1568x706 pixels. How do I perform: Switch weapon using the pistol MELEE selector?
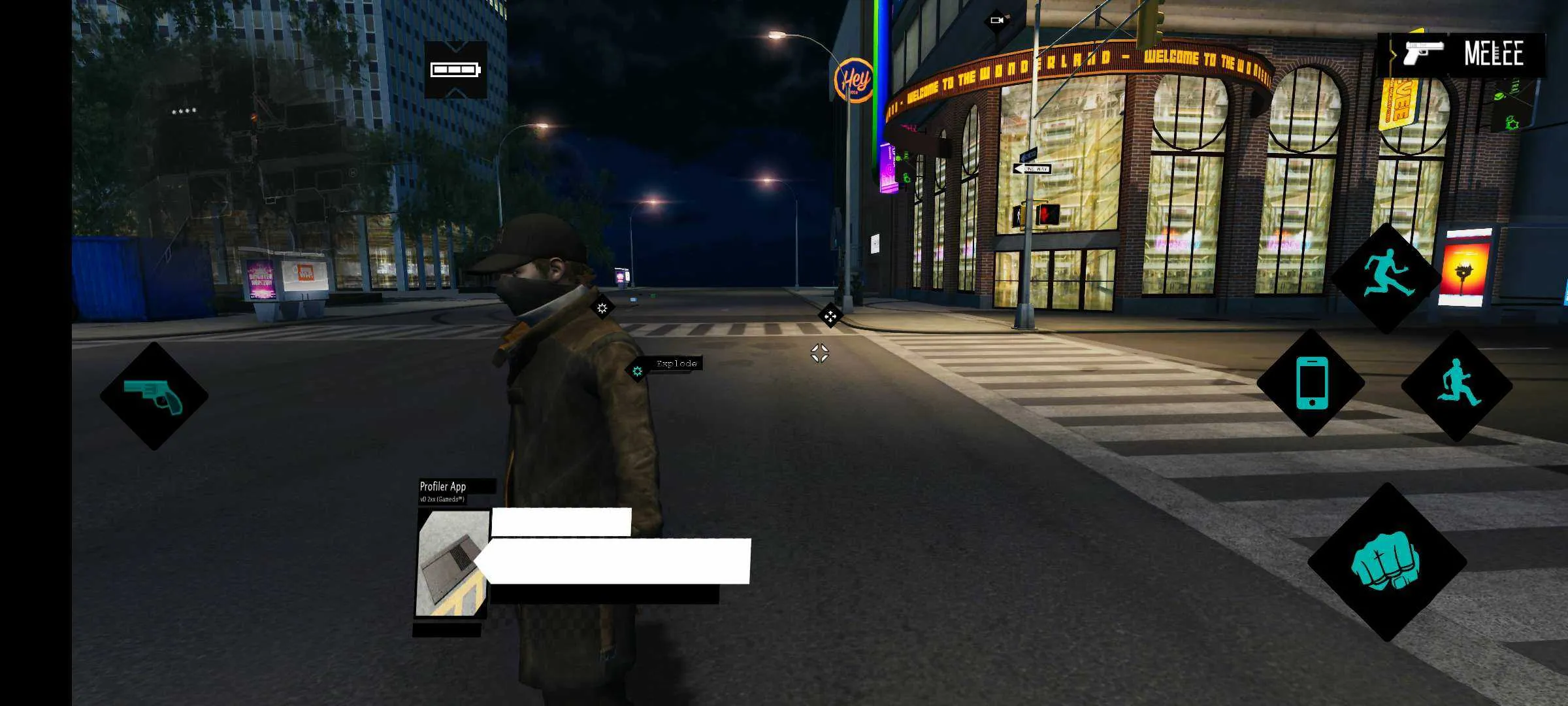click(1462, 55)
